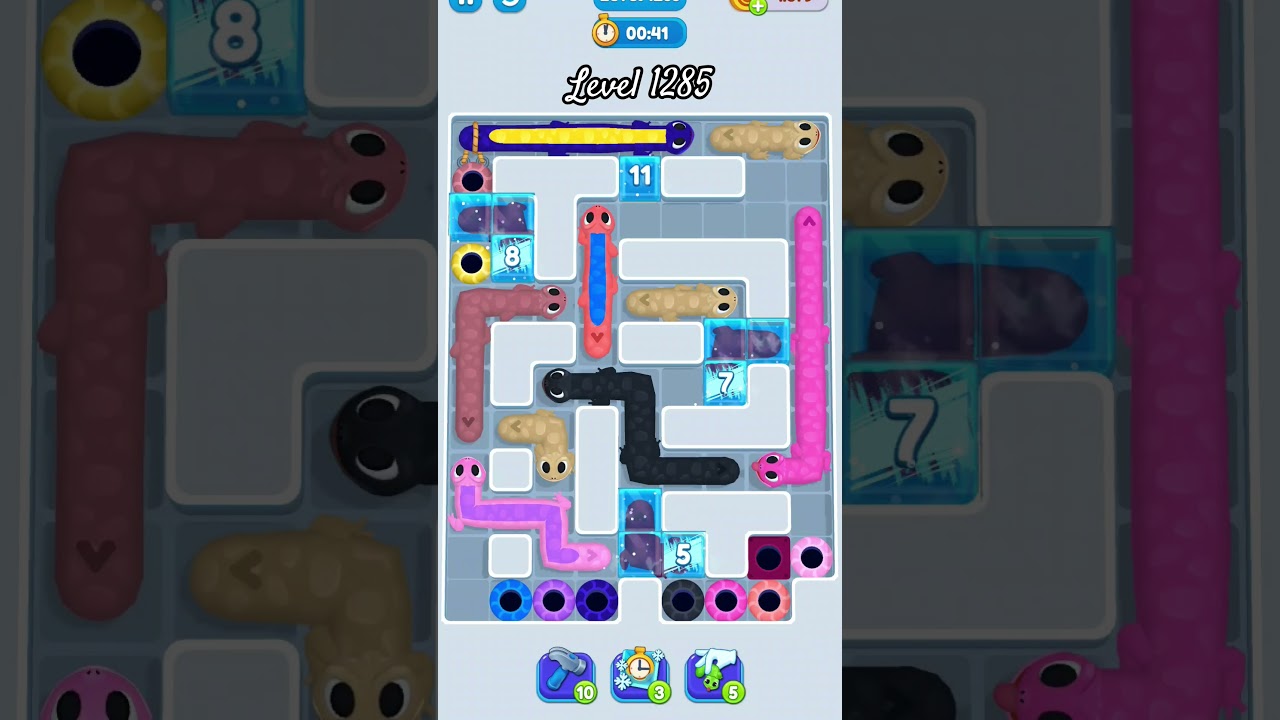Pause the game
The width and height of the screenshot is (1280, 720).
(465, 4)
